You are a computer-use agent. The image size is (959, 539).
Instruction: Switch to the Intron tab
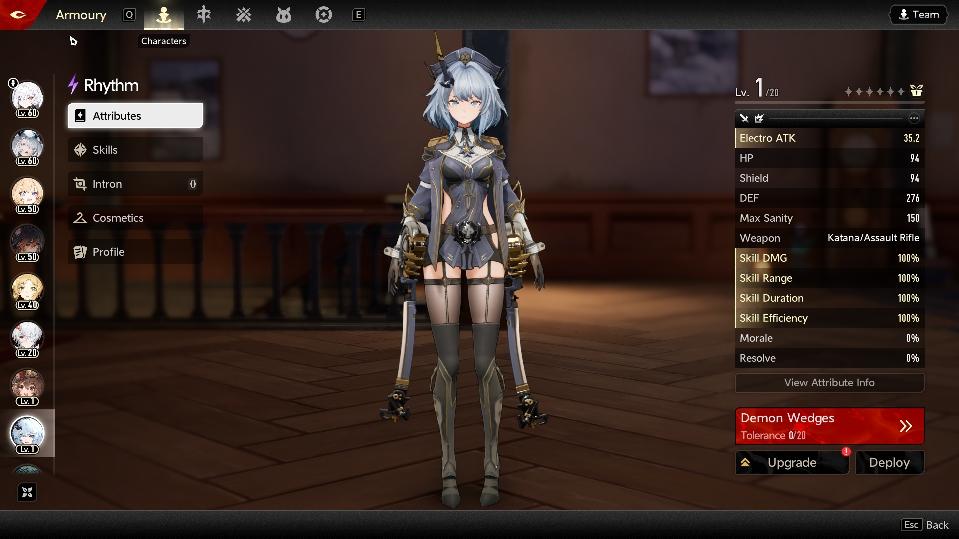coord(135,184)
